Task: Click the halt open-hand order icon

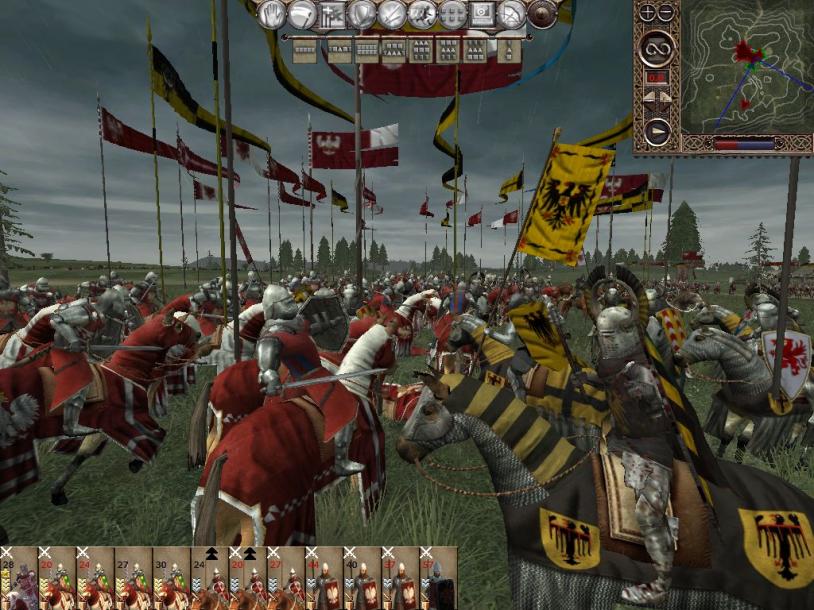Action: (x=272, y=14)
